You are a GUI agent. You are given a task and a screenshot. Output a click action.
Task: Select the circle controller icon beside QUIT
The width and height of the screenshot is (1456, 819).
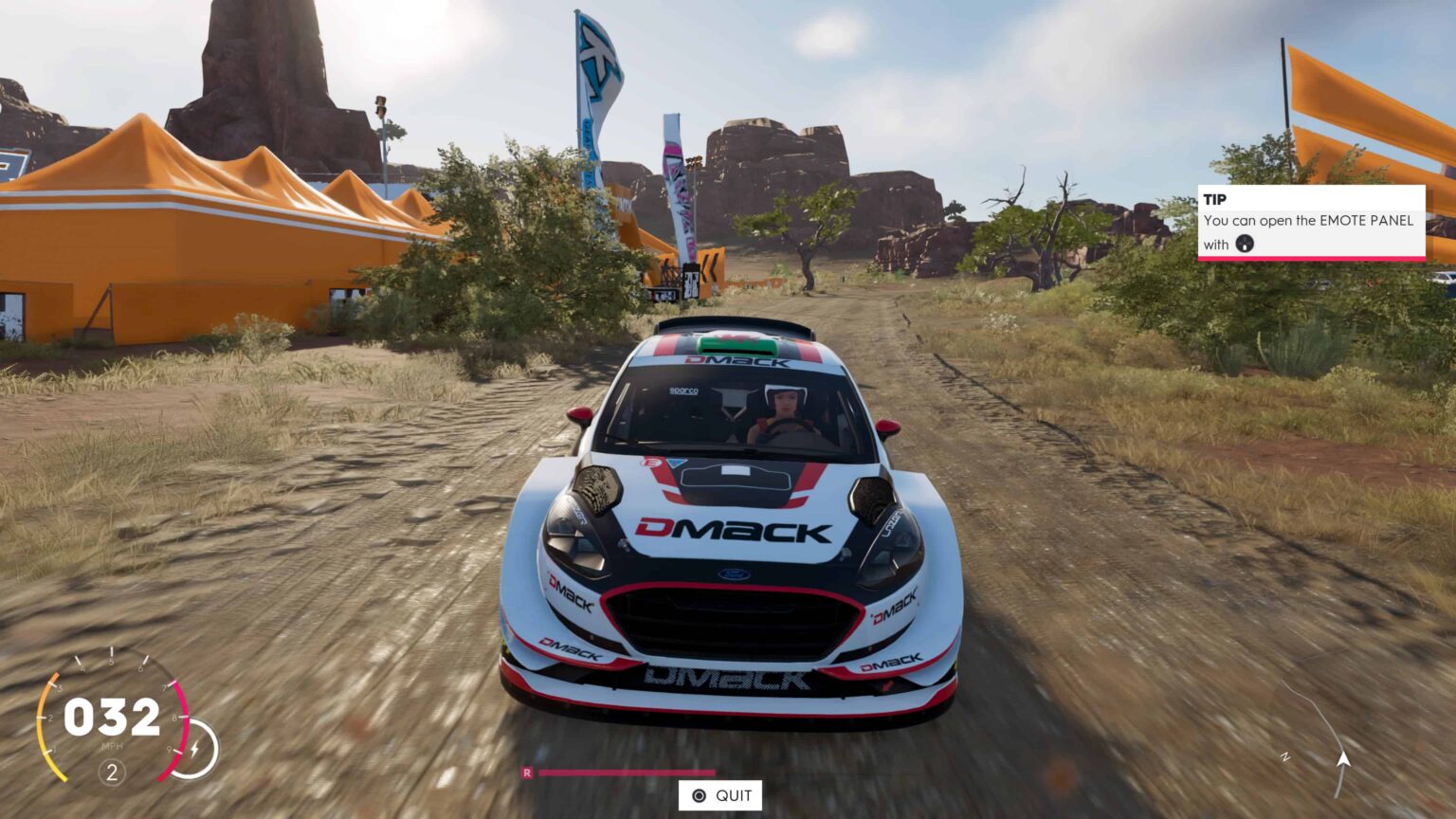pyautogui.click(x=698, y=795)
